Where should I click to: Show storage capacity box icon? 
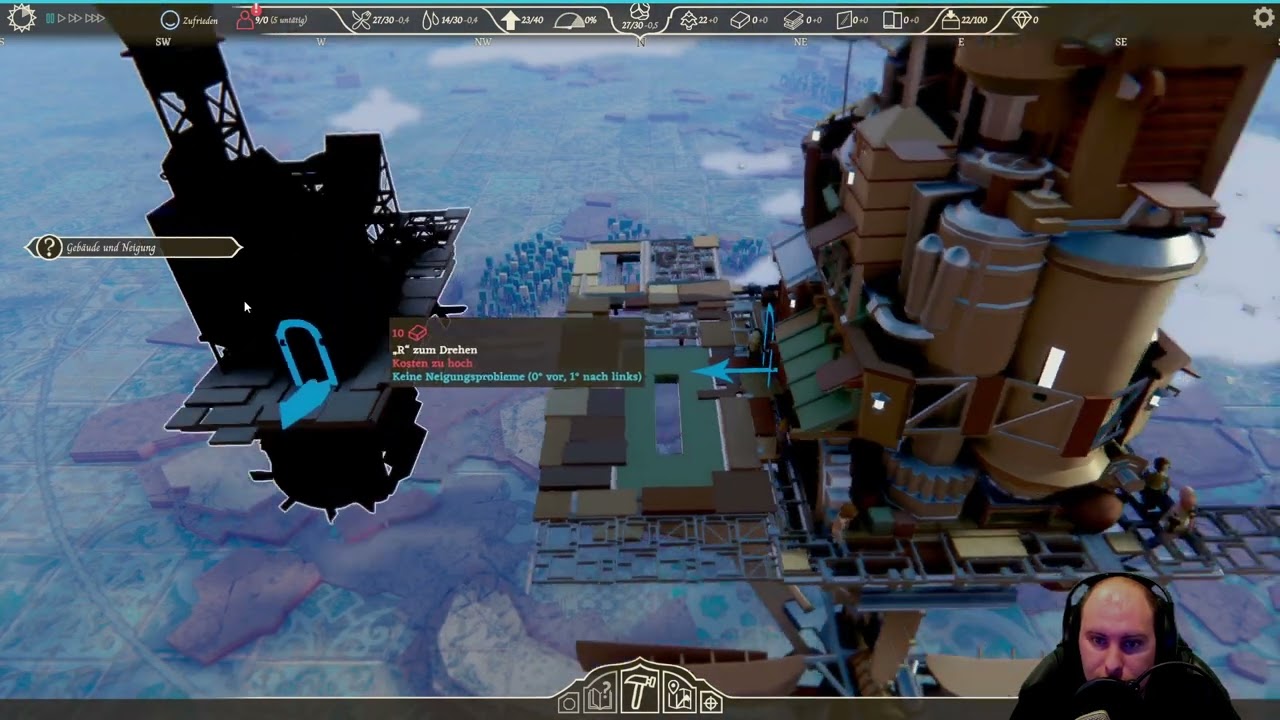click(x=949, y=20)
